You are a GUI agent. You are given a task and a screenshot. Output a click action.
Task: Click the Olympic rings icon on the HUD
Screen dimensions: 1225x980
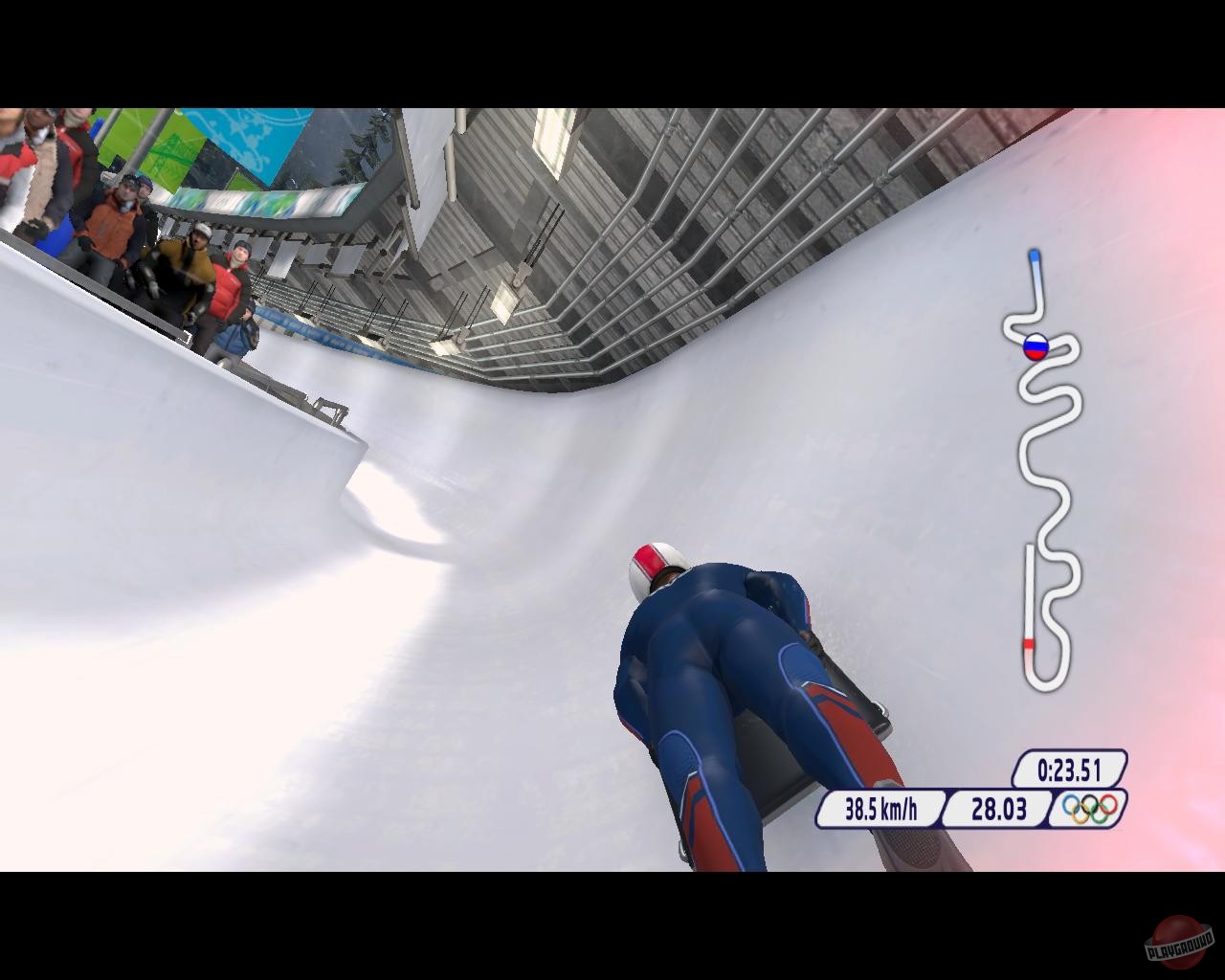(x=1088, y=809)
